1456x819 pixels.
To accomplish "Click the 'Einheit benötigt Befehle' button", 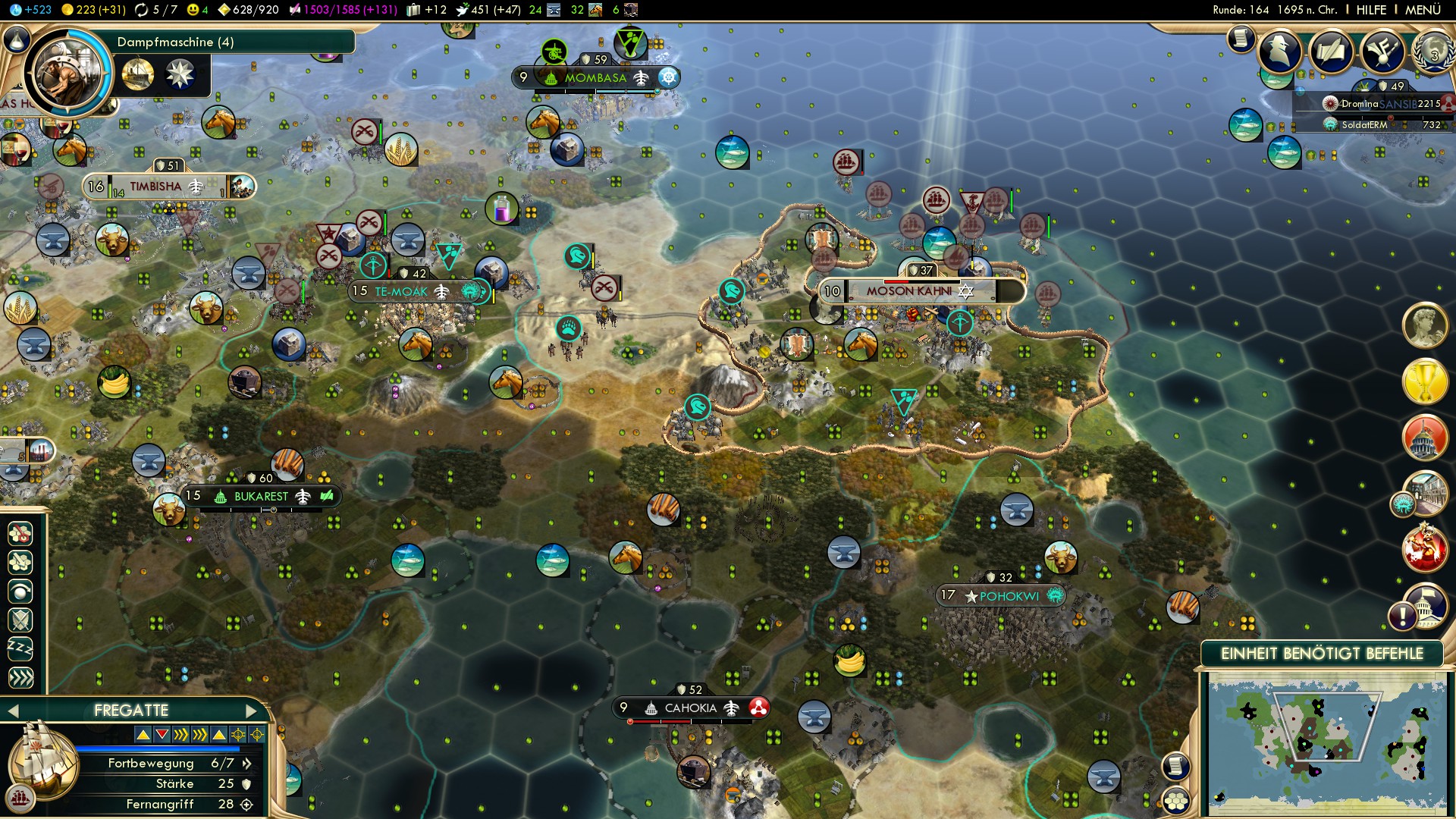I will 1322,654.
